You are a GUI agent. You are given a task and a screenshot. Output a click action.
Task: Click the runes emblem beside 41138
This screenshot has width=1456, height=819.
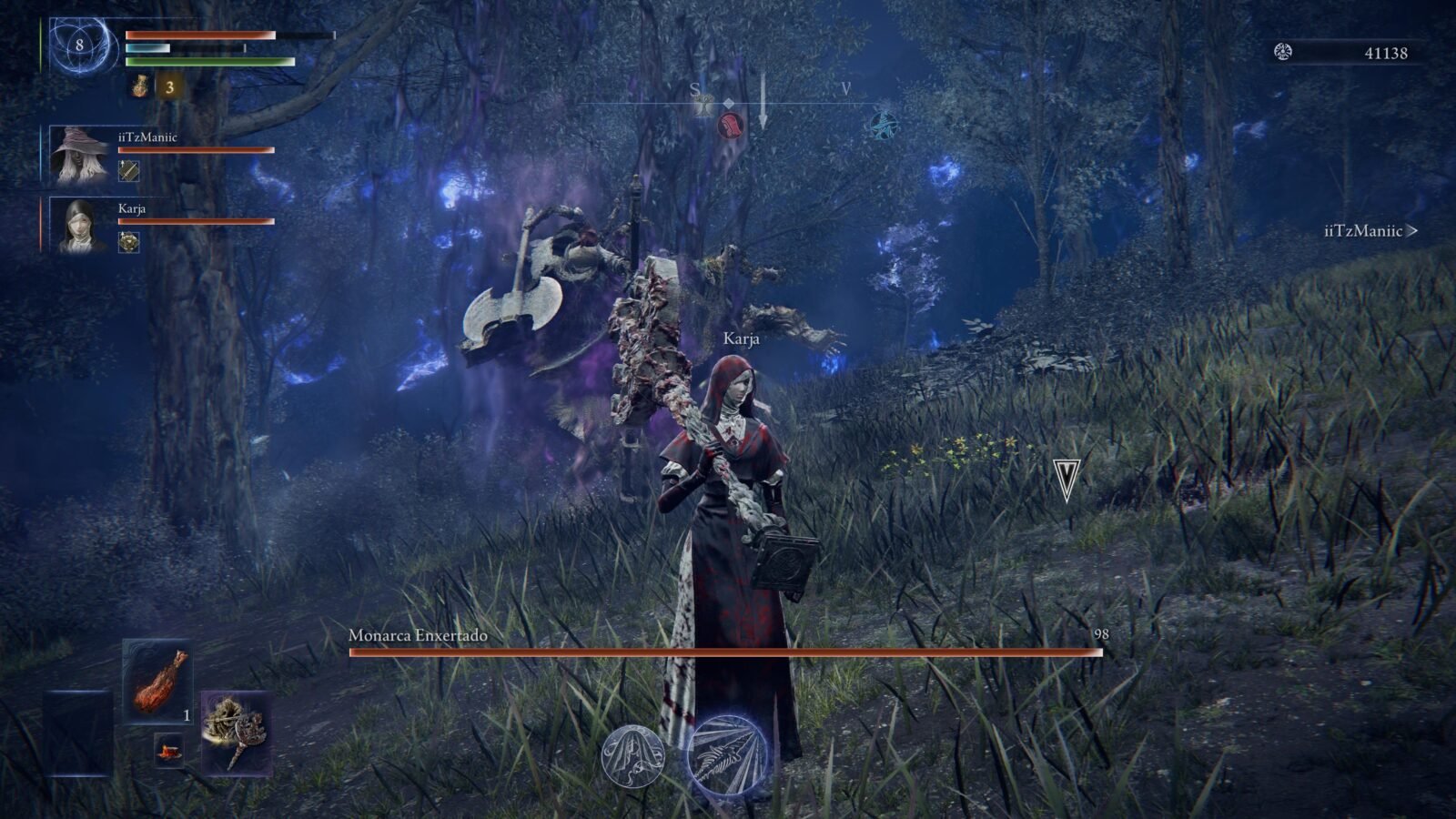pyautogui.click(x=1283, y=52)
